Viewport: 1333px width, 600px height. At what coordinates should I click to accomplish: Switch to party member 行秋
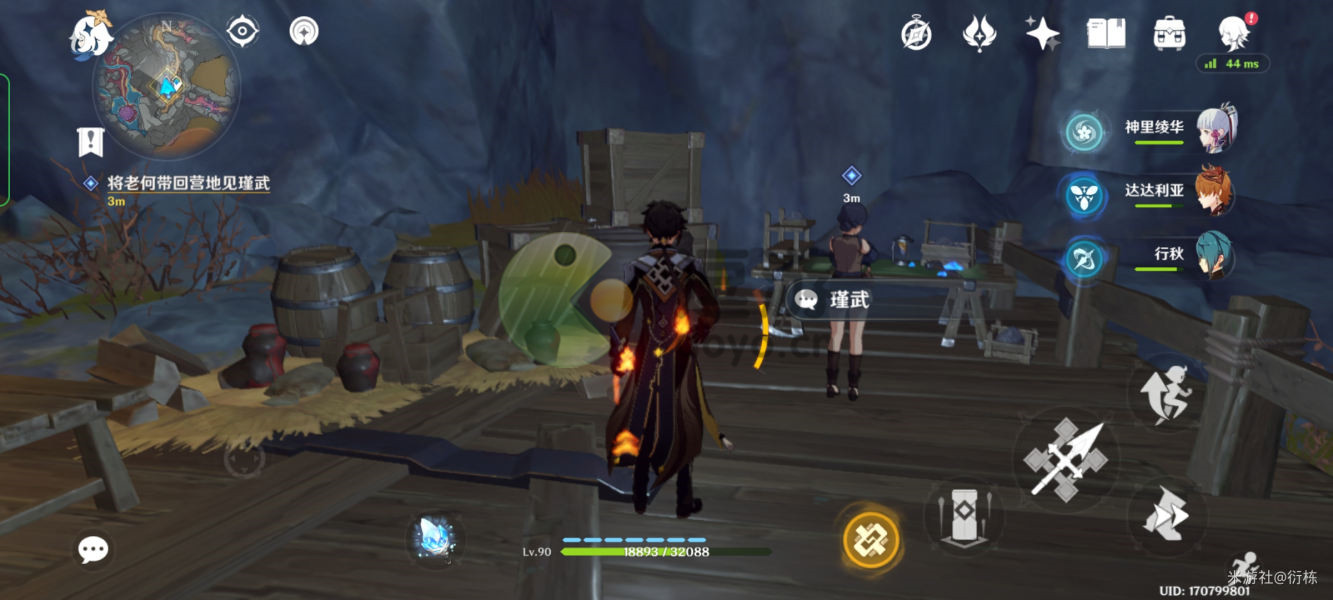click(x=1213, y=256)
